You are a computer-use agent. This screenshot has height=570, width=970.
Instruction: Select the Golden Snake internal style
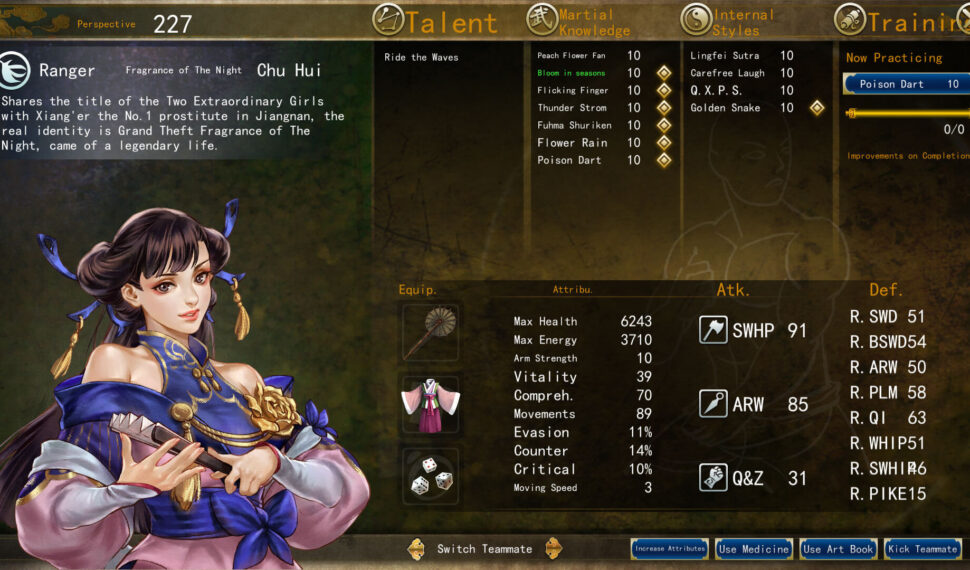point(725,108)
